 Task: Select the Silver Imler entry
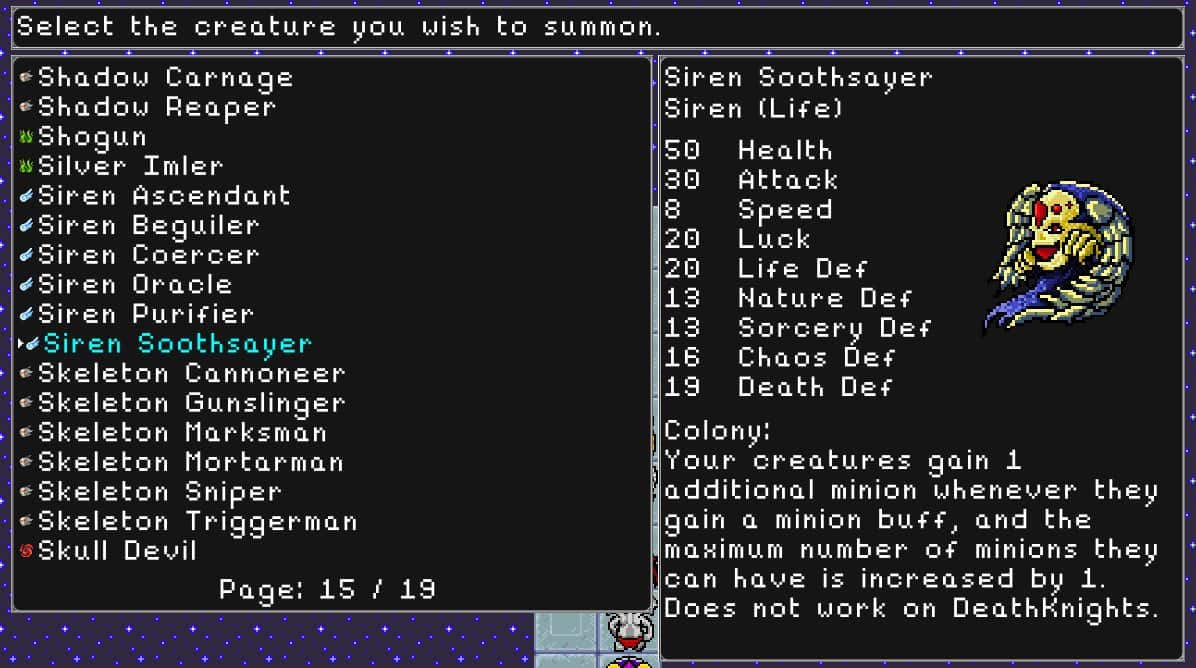pyautogui.click(x=130, y=166)
